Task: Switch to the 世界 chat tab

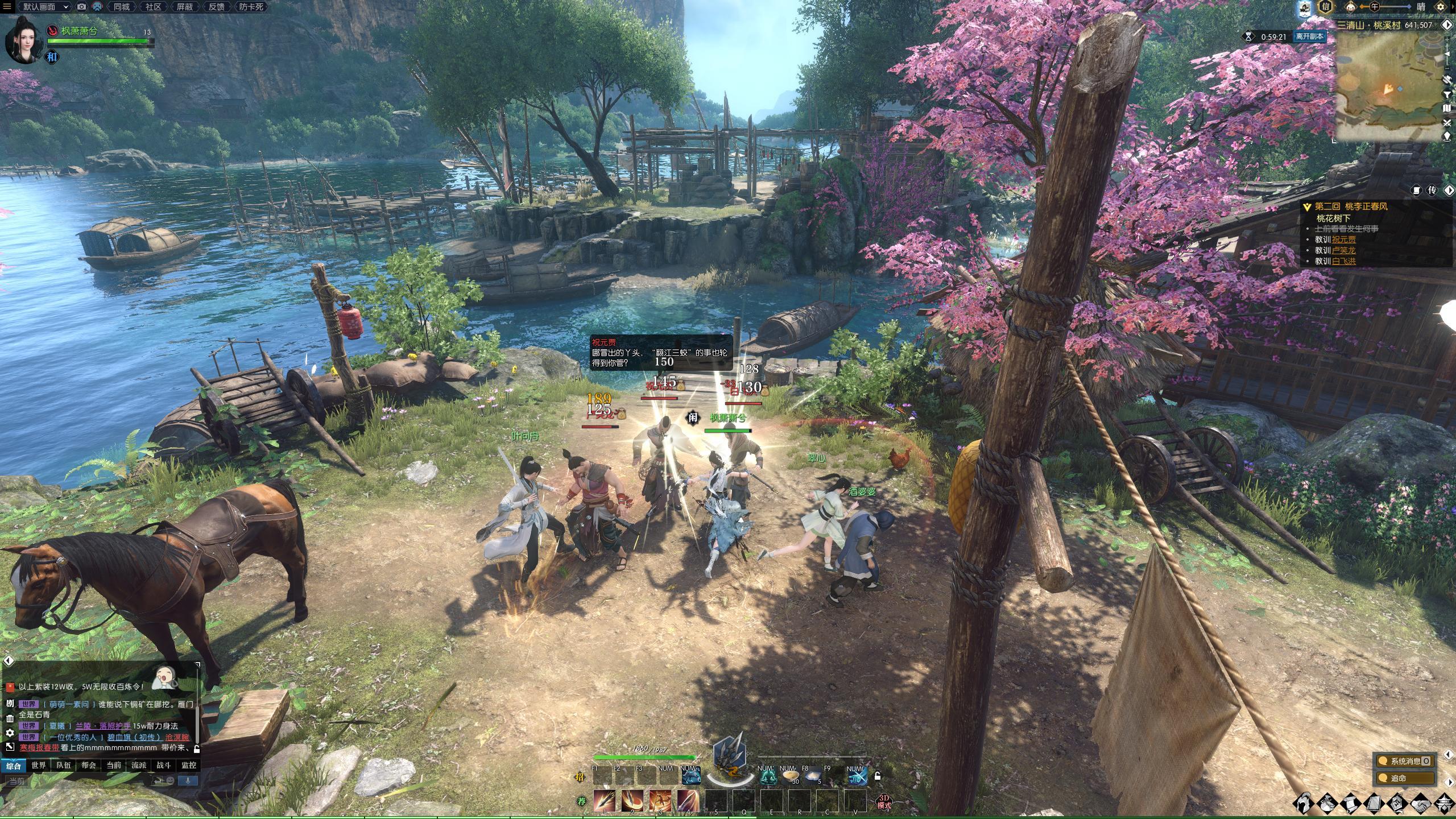Action: (x=39, y=766)
